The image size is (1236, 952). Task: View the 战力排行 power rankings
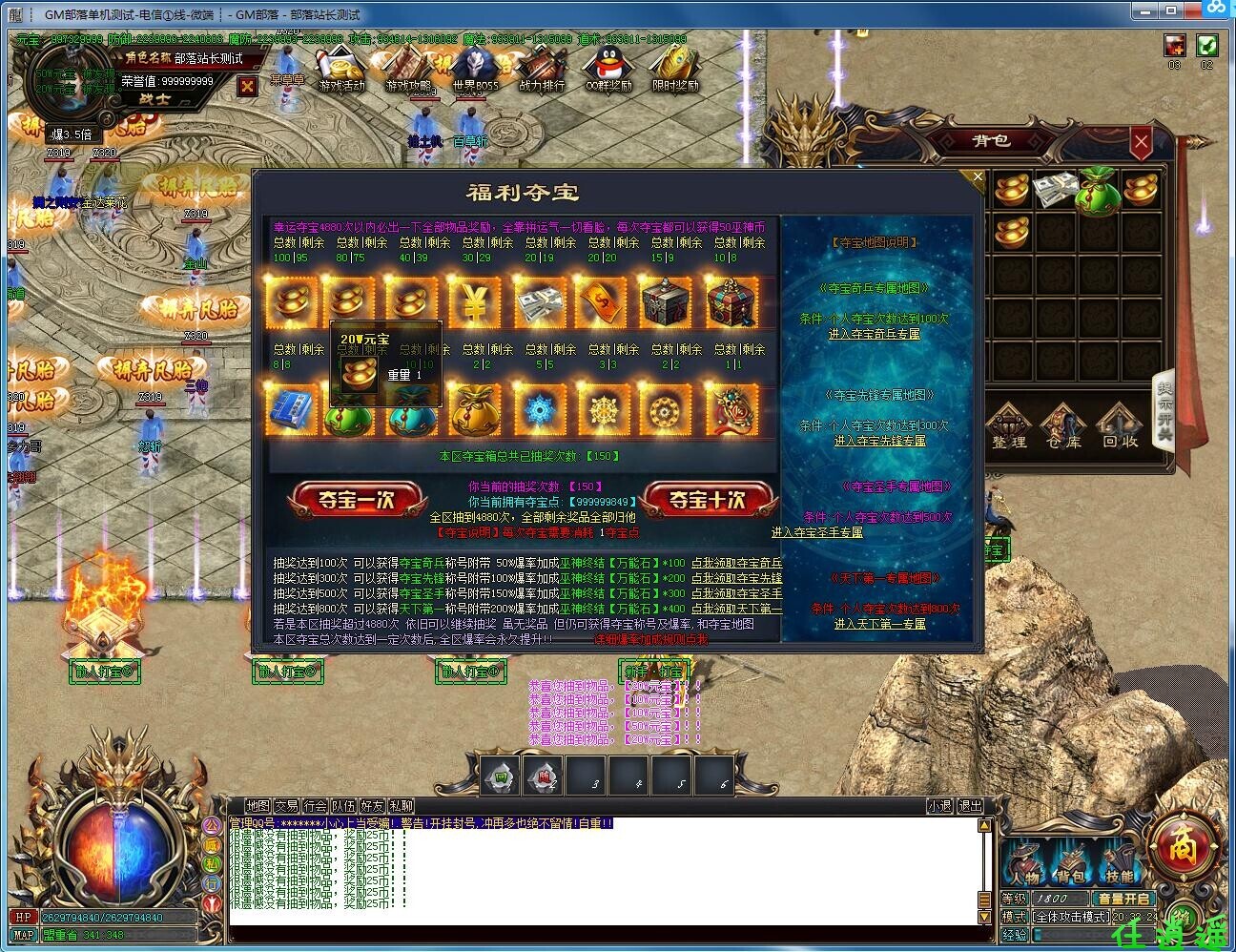coord(542,69)
